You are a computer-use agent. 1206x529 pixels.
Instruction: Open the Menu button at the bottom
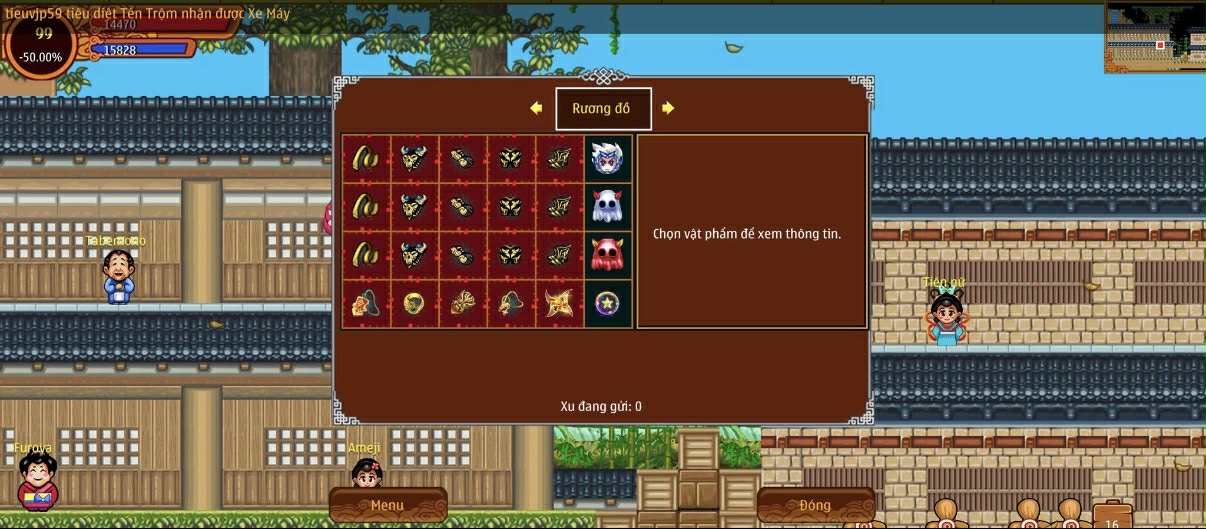click(x=387, y=505)
